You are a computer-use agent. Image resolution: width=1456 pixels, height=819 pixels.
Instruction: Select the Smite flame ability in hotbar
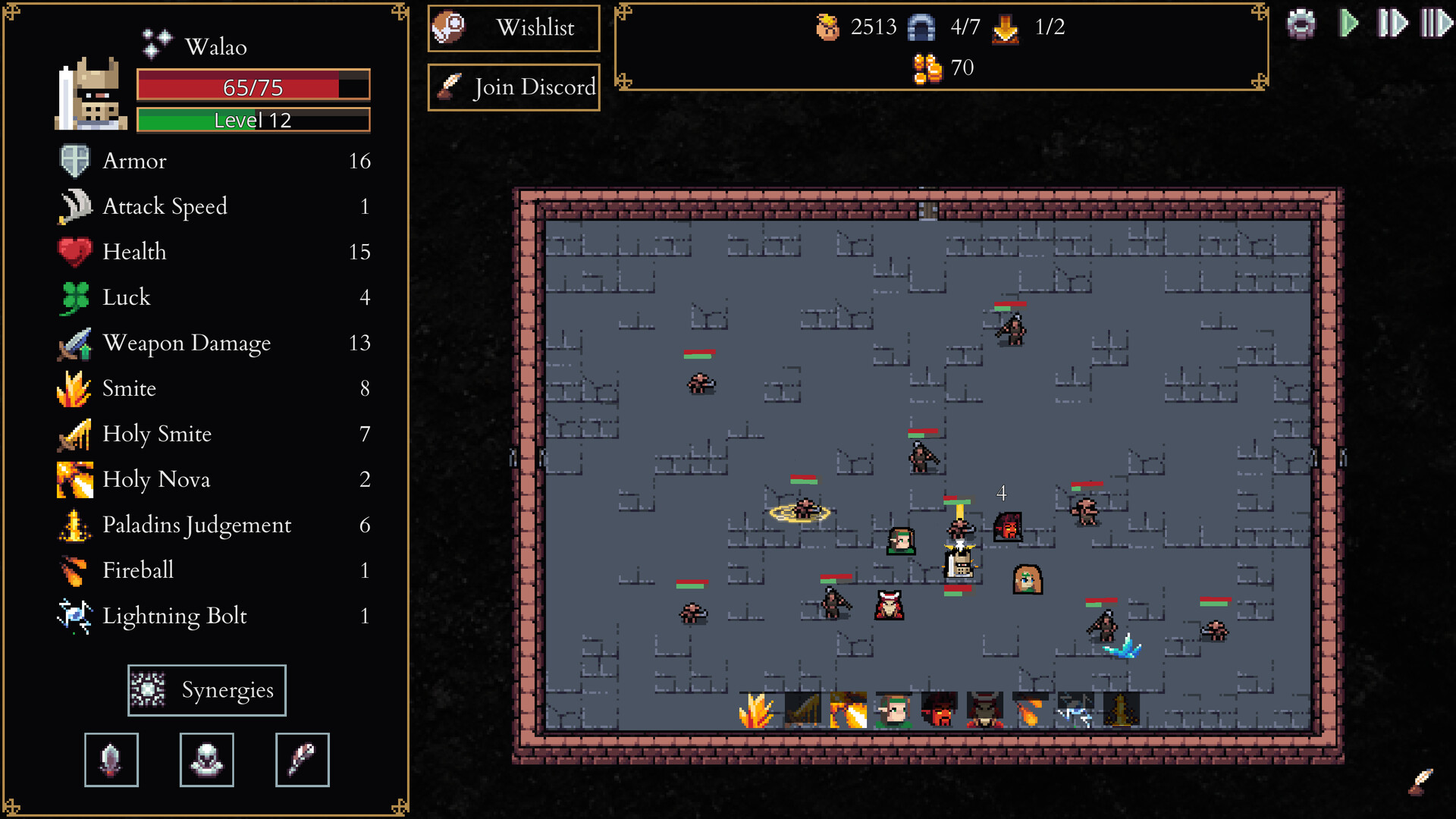[757, 711]
